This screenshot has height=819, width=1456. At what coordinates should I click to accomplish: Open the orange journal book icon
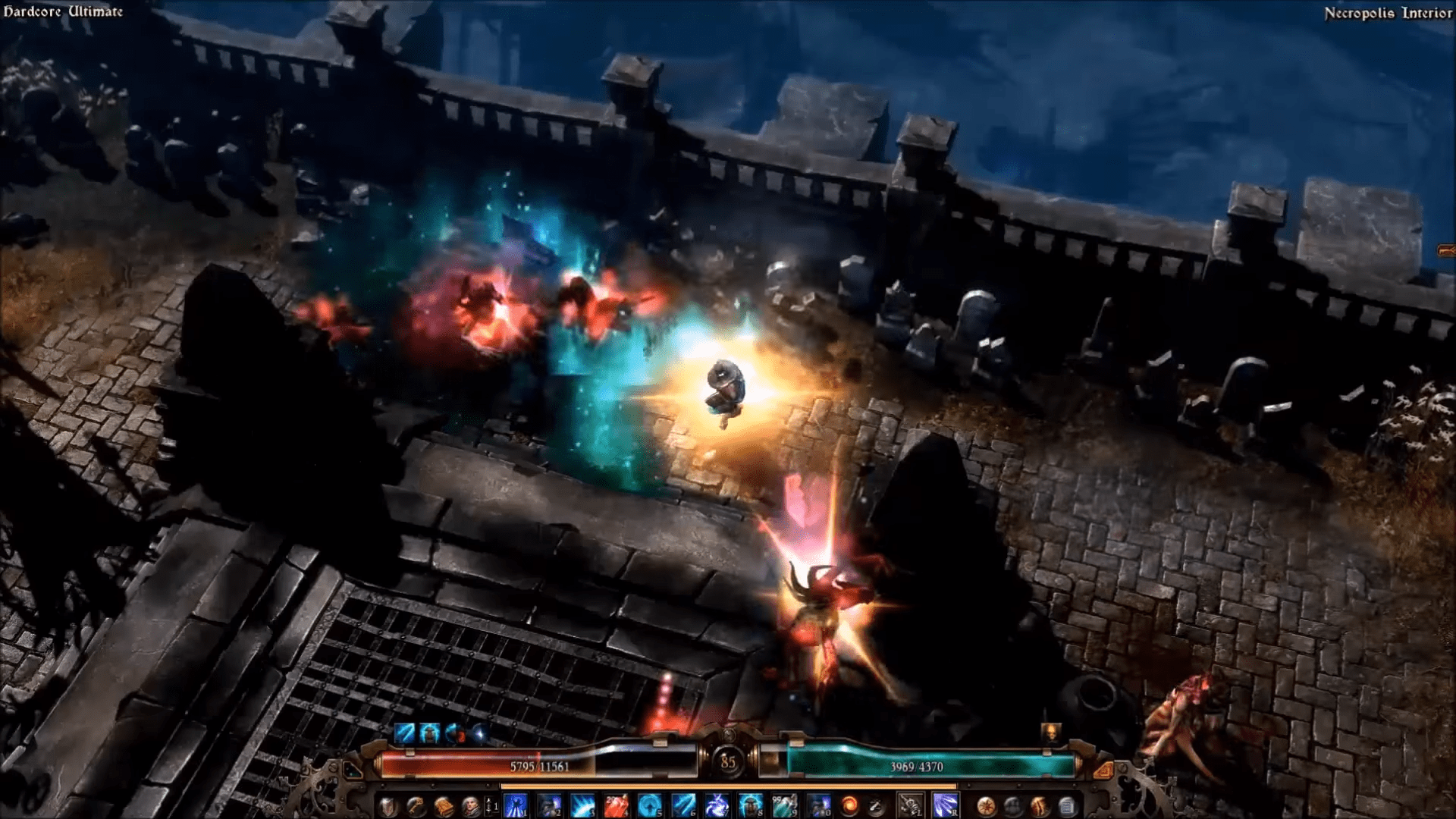[x=444, y=805]
